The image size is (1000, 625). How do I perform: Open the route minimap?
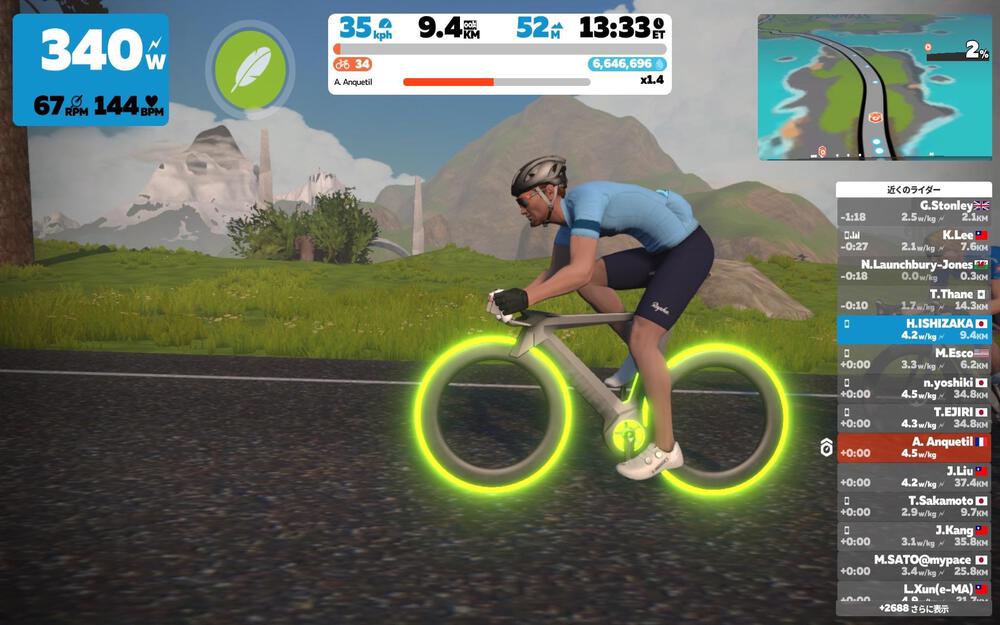(x=874, y=87)
